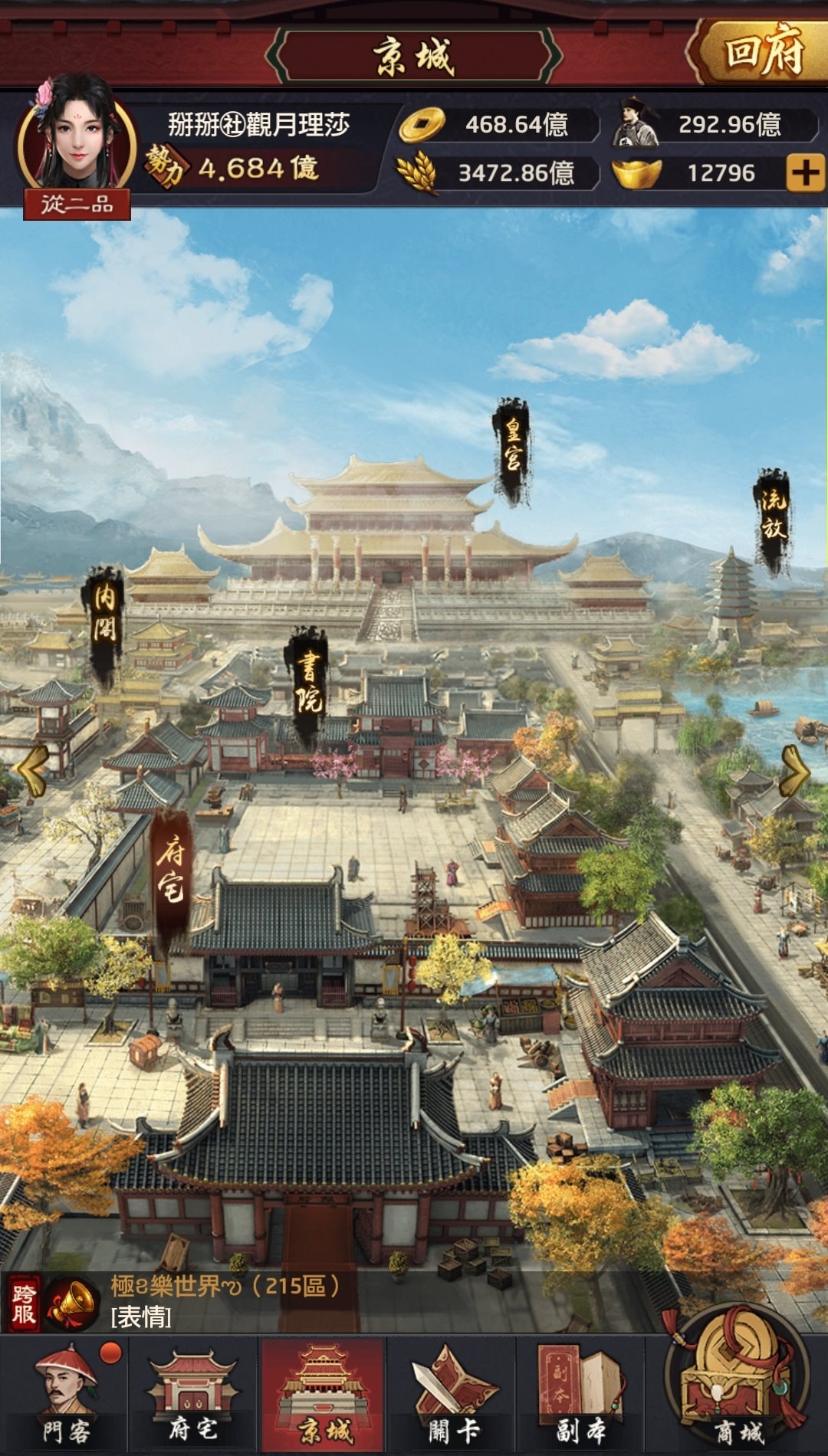Select the 京城 capital tab
Viewport: 828px width, 1456px height.
pos(324,1395)
